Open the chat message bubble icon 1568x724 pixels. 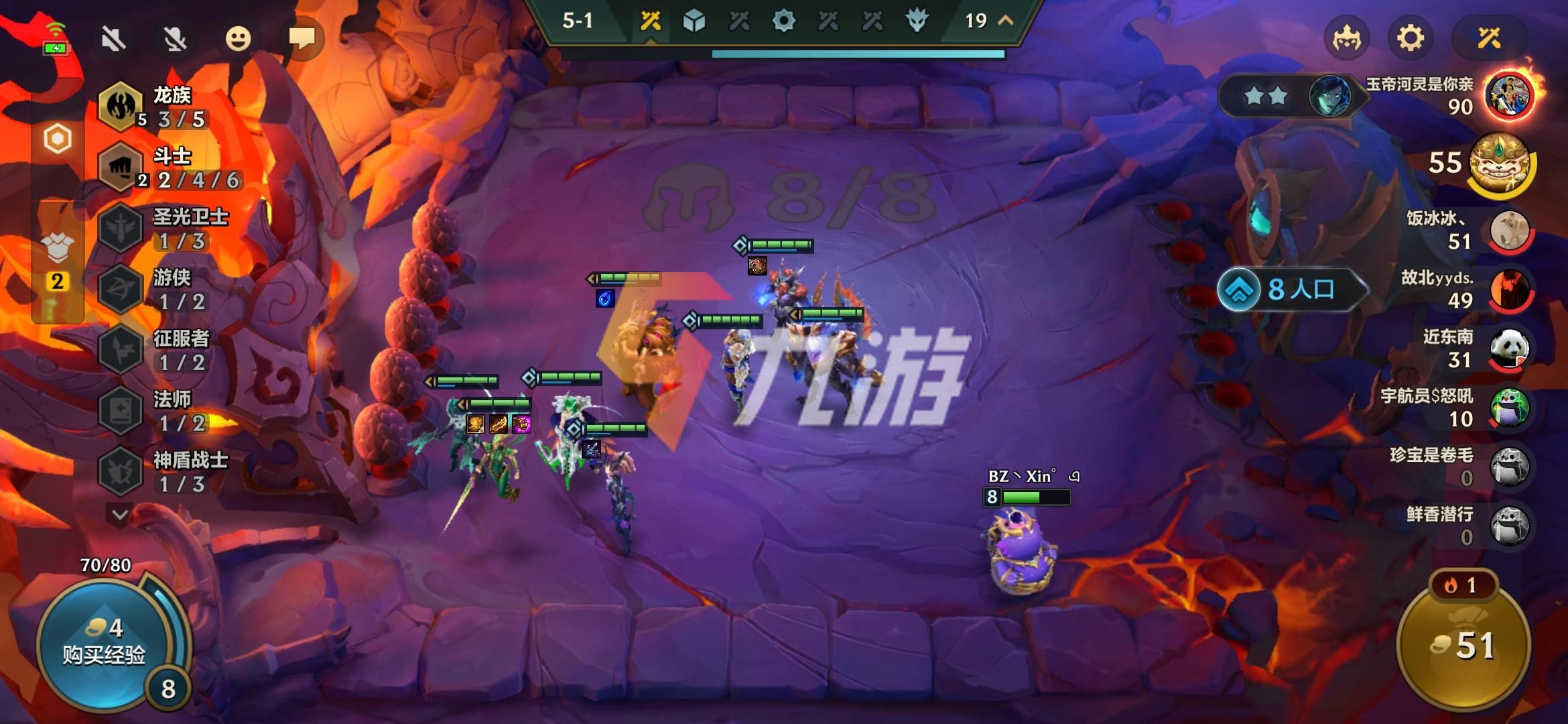(x=303, y=37)
